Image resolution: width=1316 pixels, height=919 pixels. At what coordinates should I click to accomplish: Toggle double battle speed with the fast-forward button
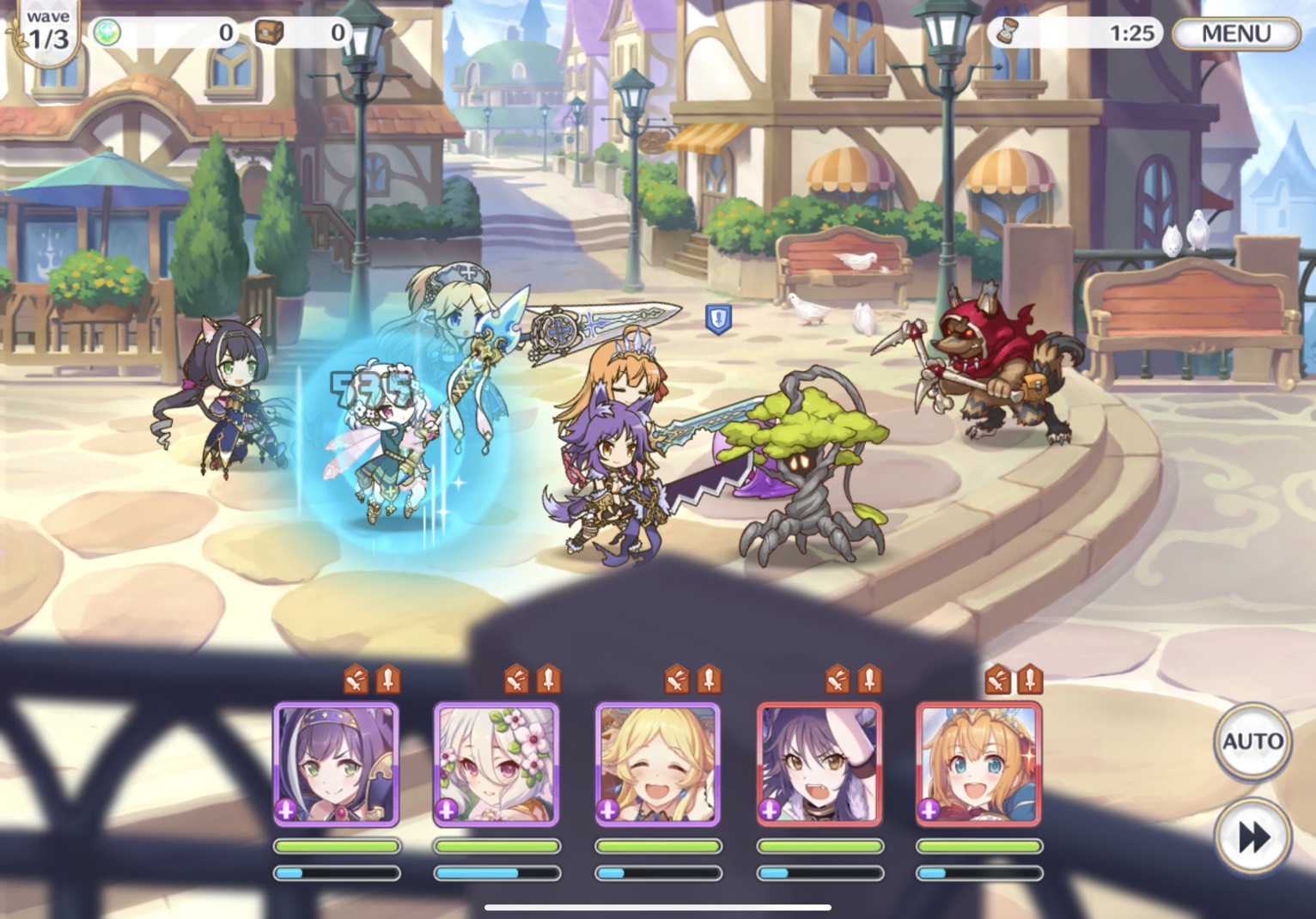[1253, 834]
